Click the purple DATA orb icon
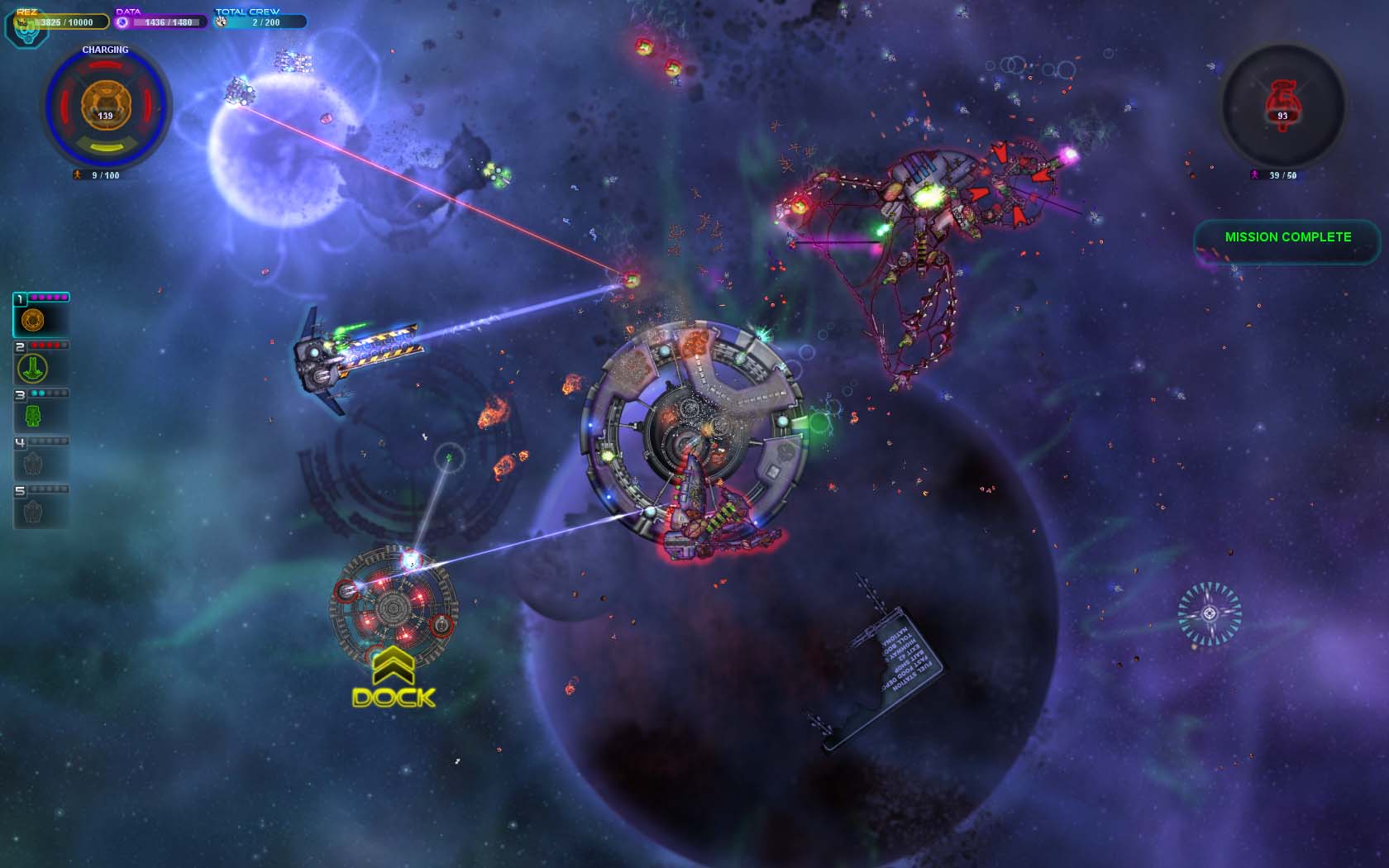1389x868 pixels. 122,23
